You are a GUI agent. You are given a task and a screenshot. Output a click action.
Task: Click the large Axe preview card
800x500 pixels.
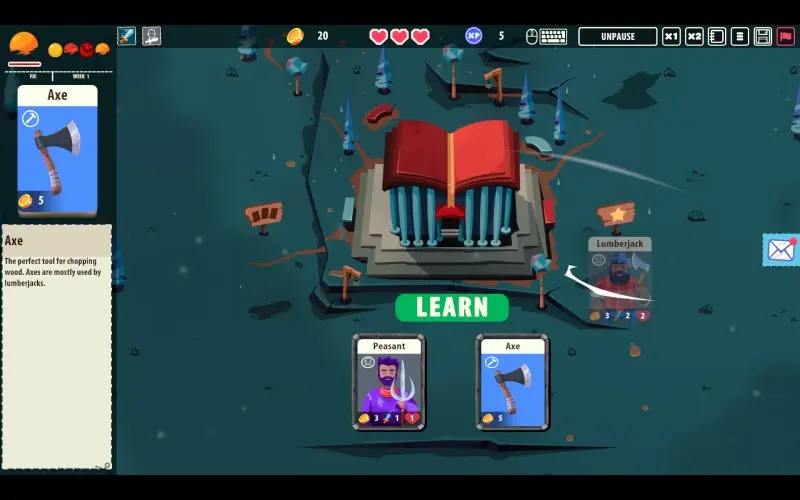tap(58, 150)
